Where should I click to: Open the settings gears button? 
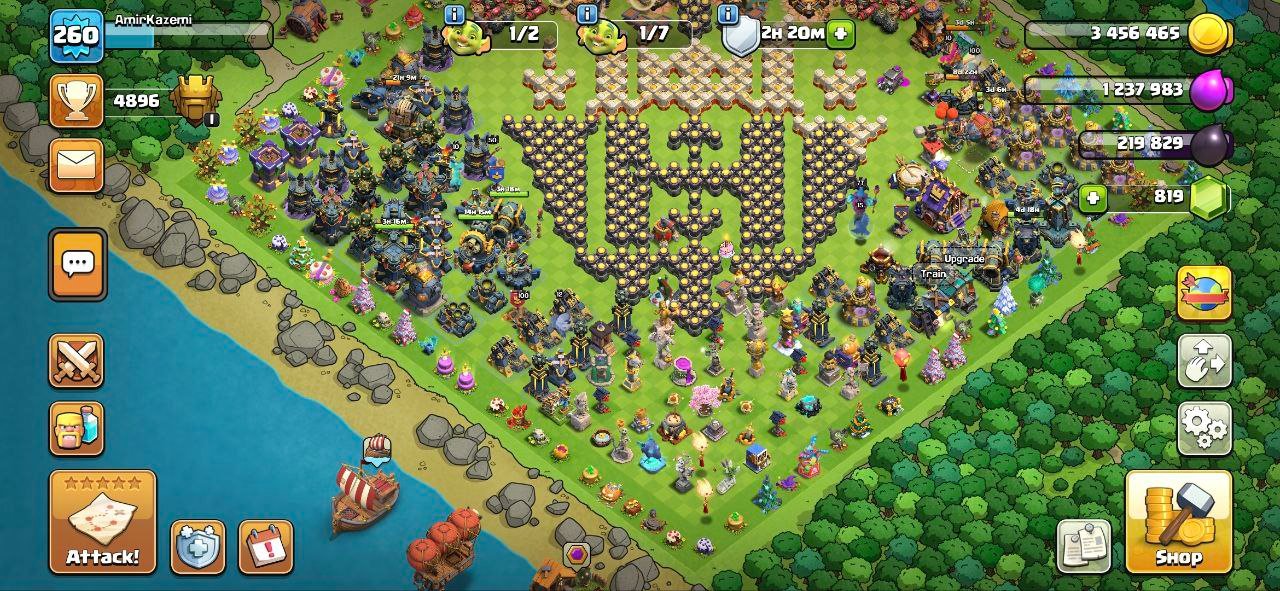(x=1204, y=428)
